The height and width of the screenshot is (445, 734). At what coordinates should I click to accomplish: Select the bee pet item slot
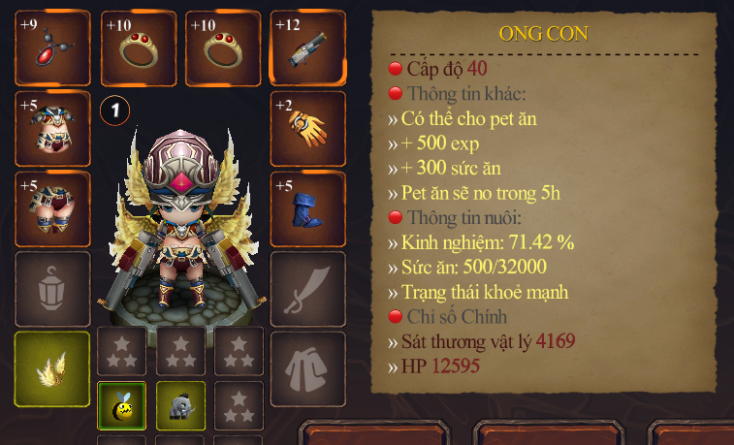click(122, 405)
